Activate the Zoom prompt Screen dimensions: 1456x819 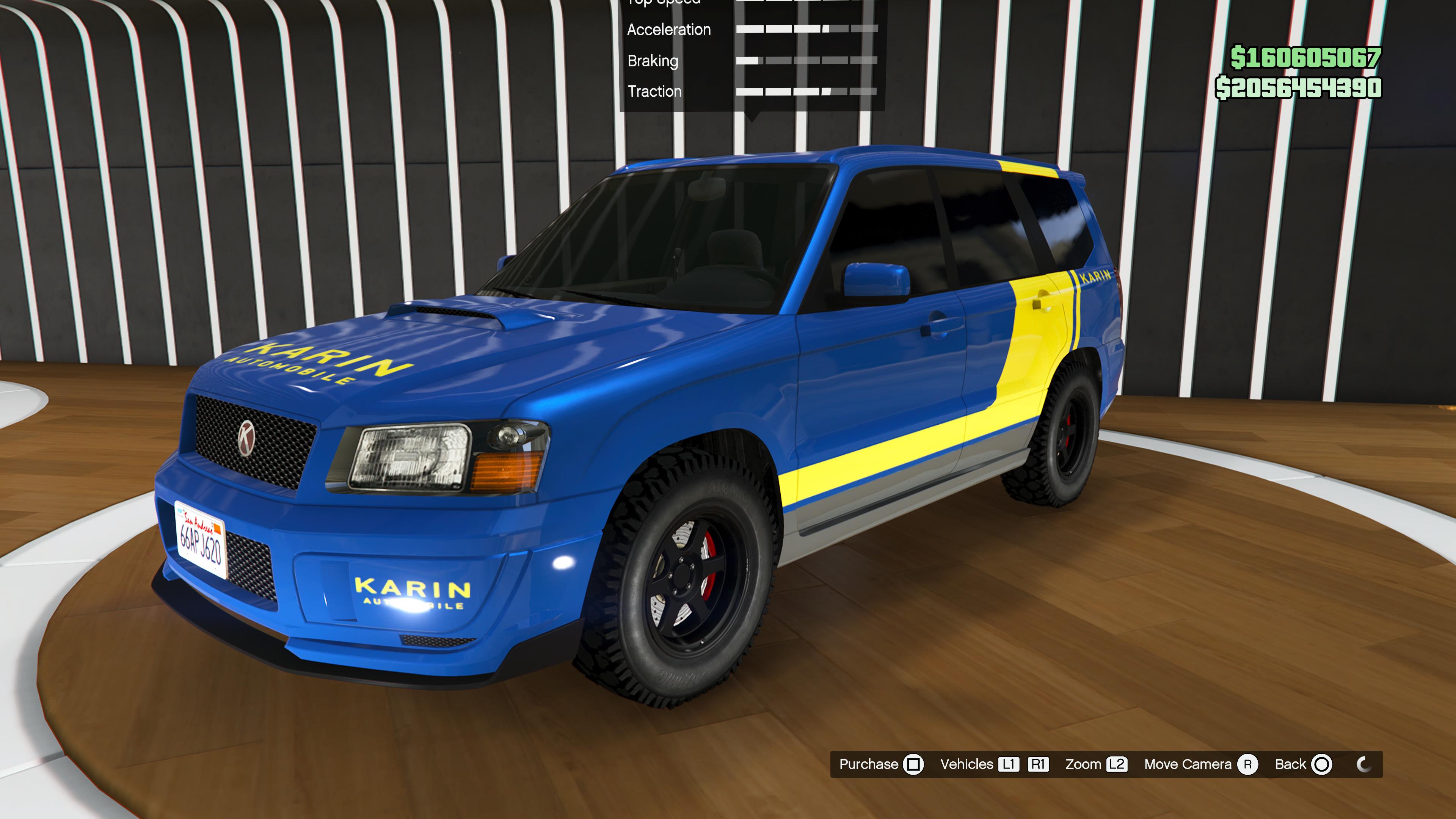1095,764
